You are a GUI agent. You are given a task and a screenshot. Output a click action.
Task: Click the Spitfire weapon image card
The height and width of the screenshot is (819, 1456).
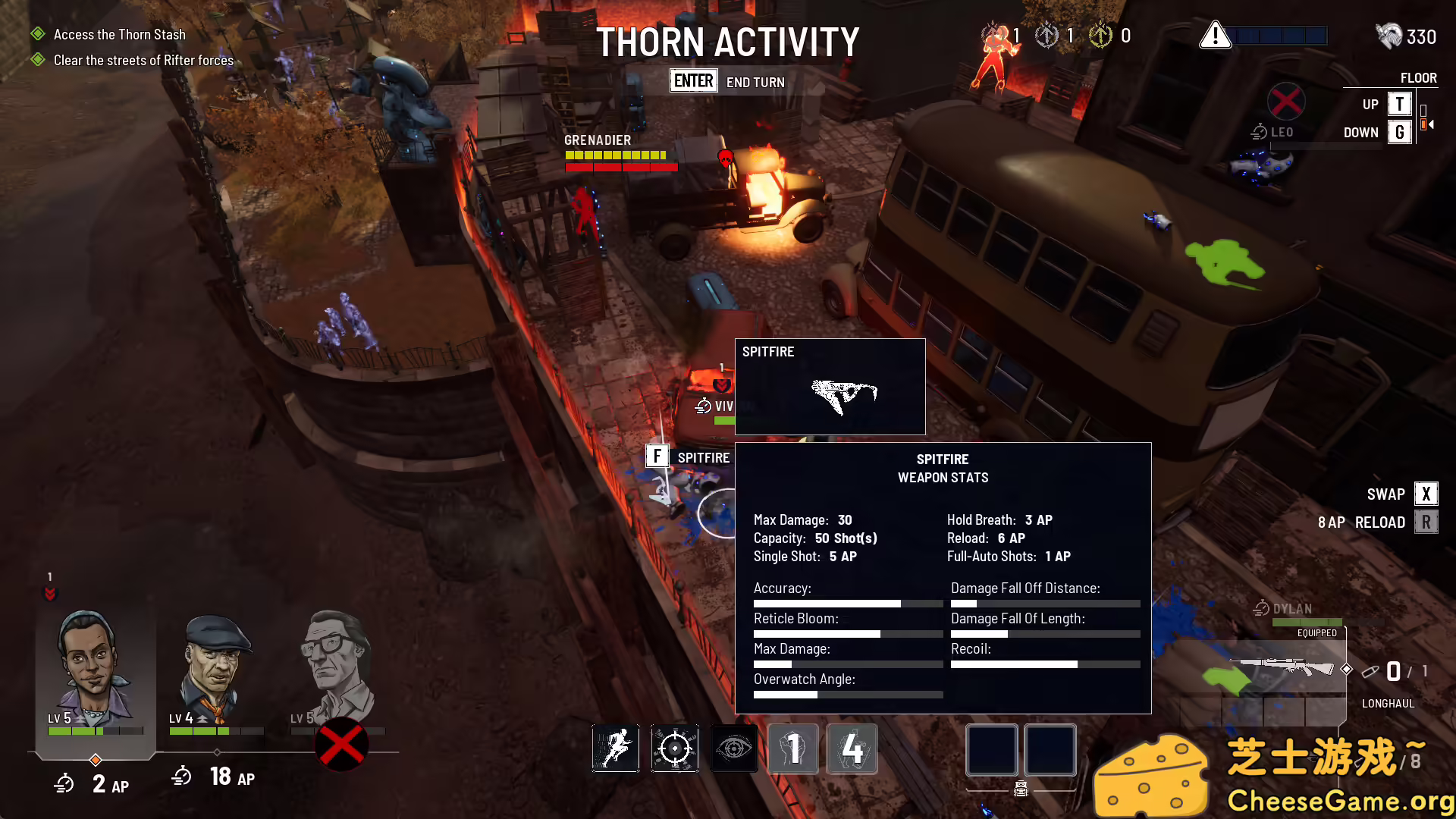pyautogui.click(x=830, y=387)
